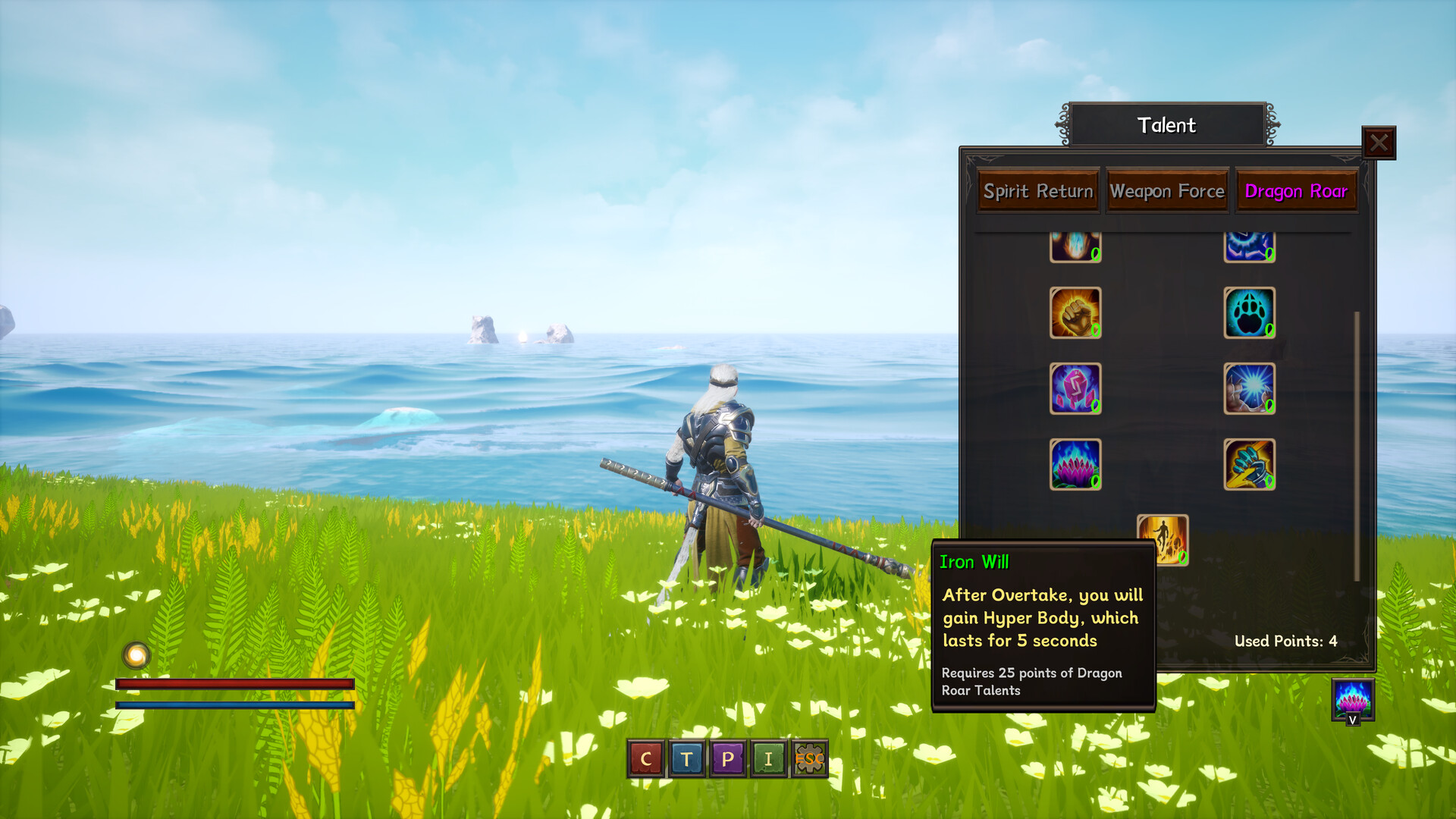Click the gauntlet gripping lightning talent
Image resolution: width=1456 pixels, height=819 pixels.
click(1250, 464)
